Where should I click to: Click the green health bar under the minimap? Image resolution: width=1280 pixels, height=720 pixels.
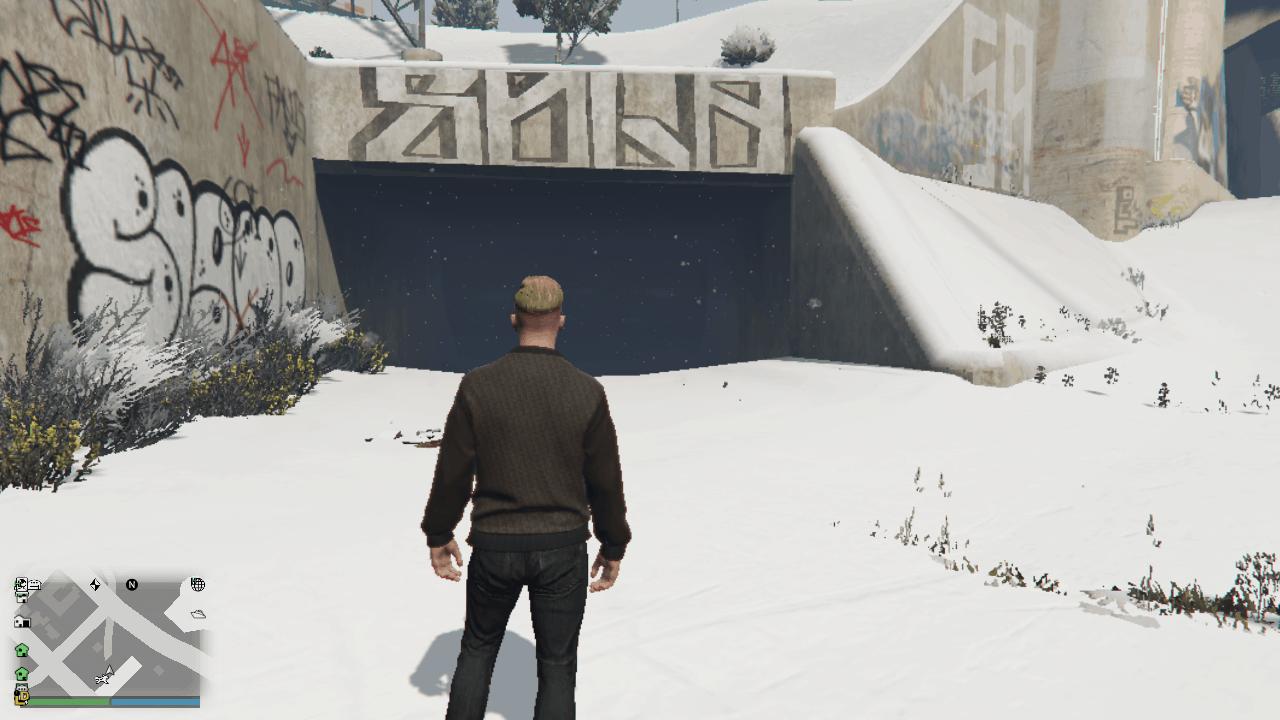pos(70,700)
